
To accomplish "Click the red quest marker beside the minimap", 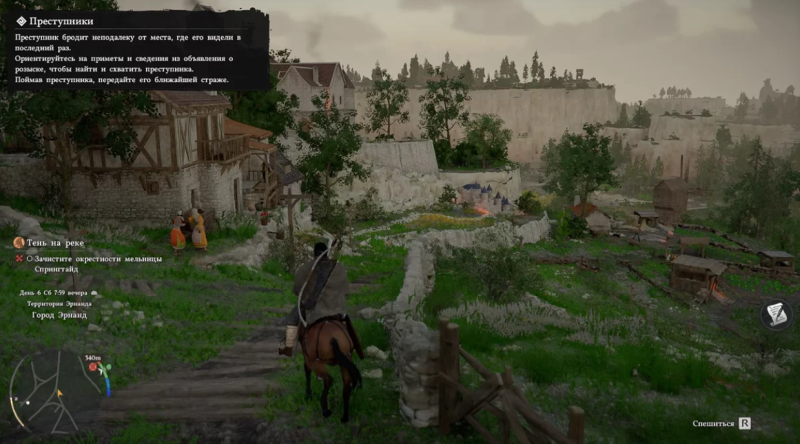I will pyautogui.click(x=93, y=367).
